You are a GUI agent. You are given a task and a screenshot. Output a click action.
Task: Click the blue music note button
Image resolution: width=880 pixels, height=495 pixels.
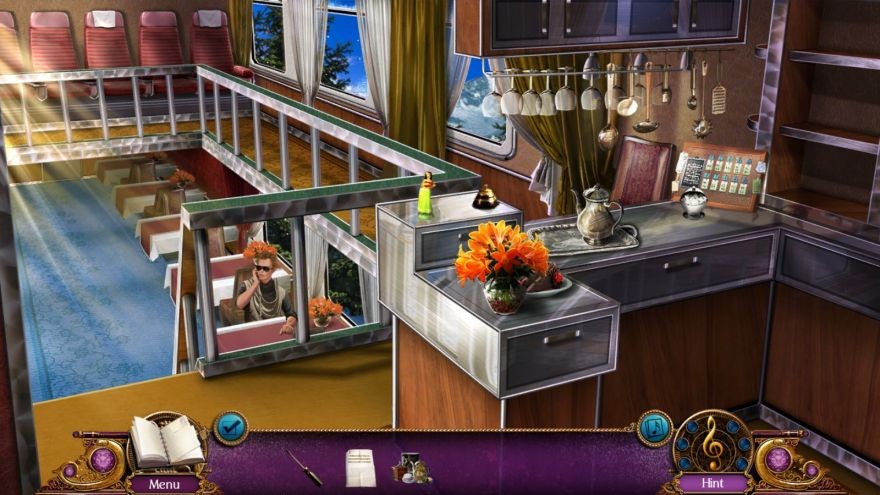[655, 427]
